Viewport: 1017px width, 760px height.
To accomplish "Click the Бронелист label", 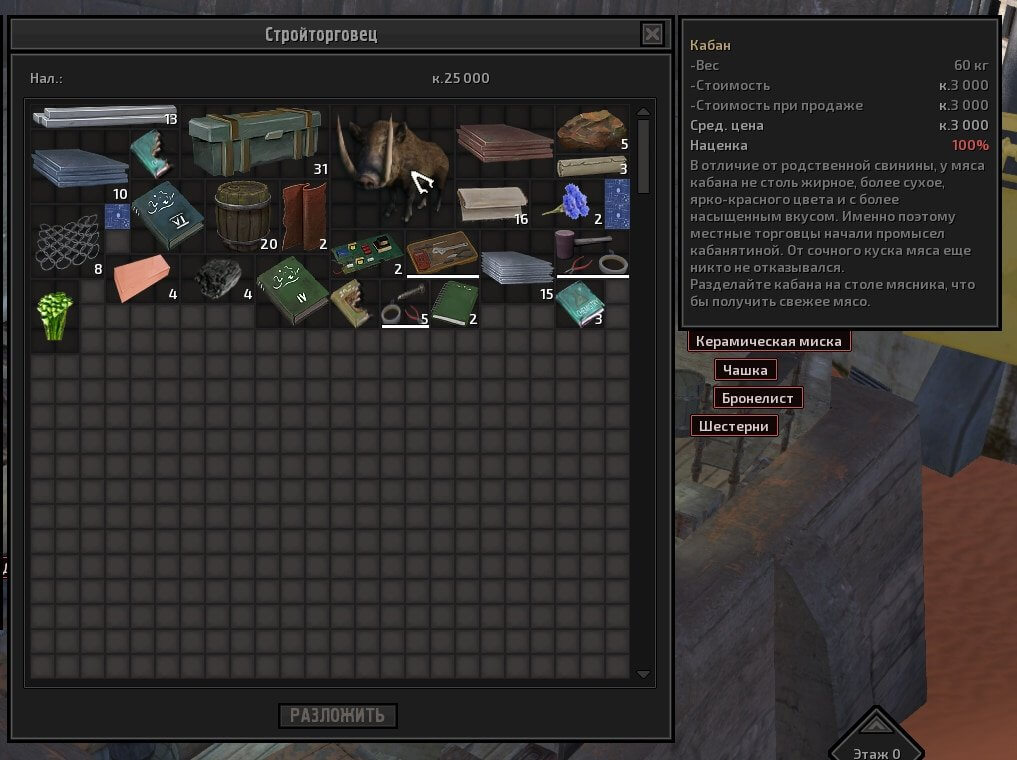I will (759, 398).
